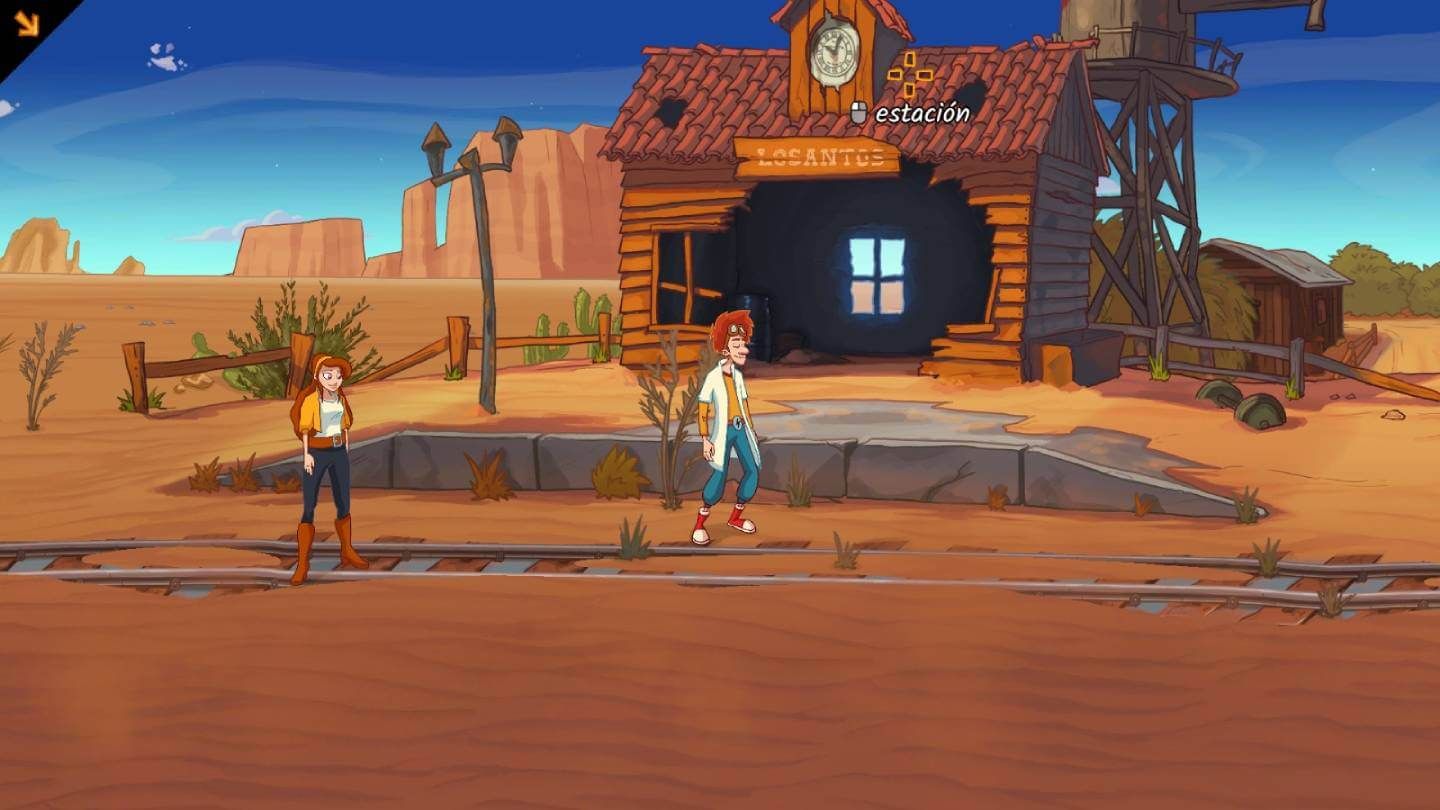
Task: Click the mouse icon beside estación label
Action: [x=857, y=112]
